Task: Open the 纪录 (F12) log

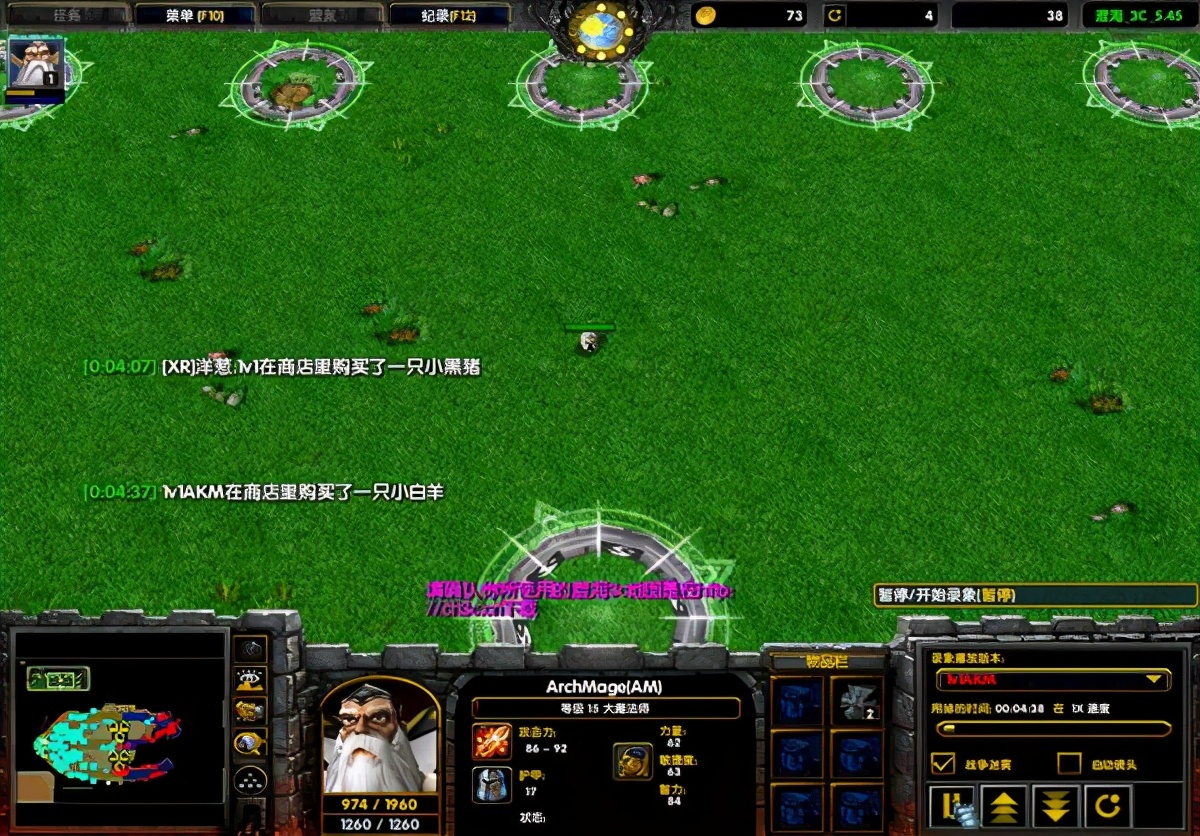Action: (449, 15)
